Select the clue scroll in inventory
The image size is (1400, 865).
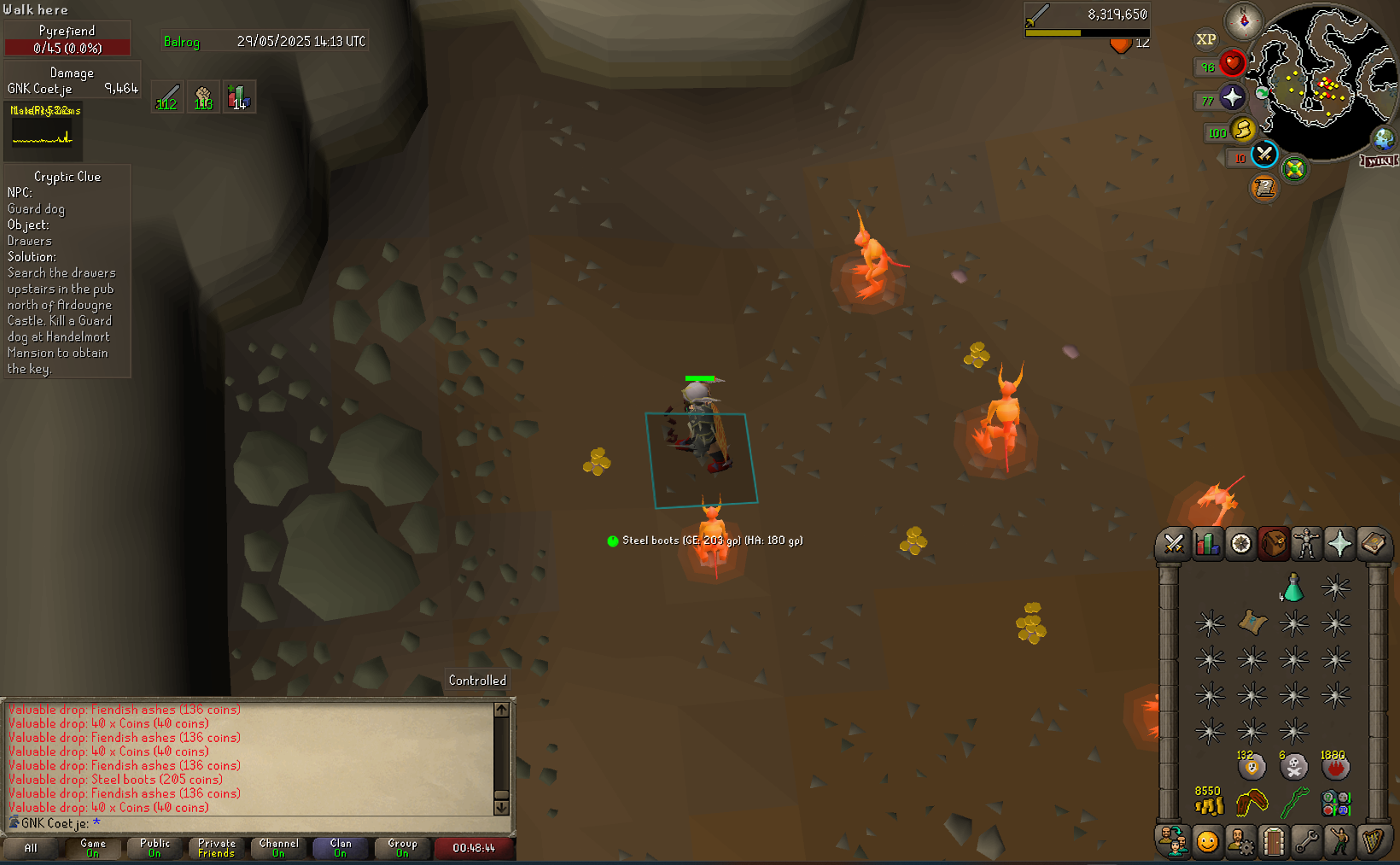1251,622
